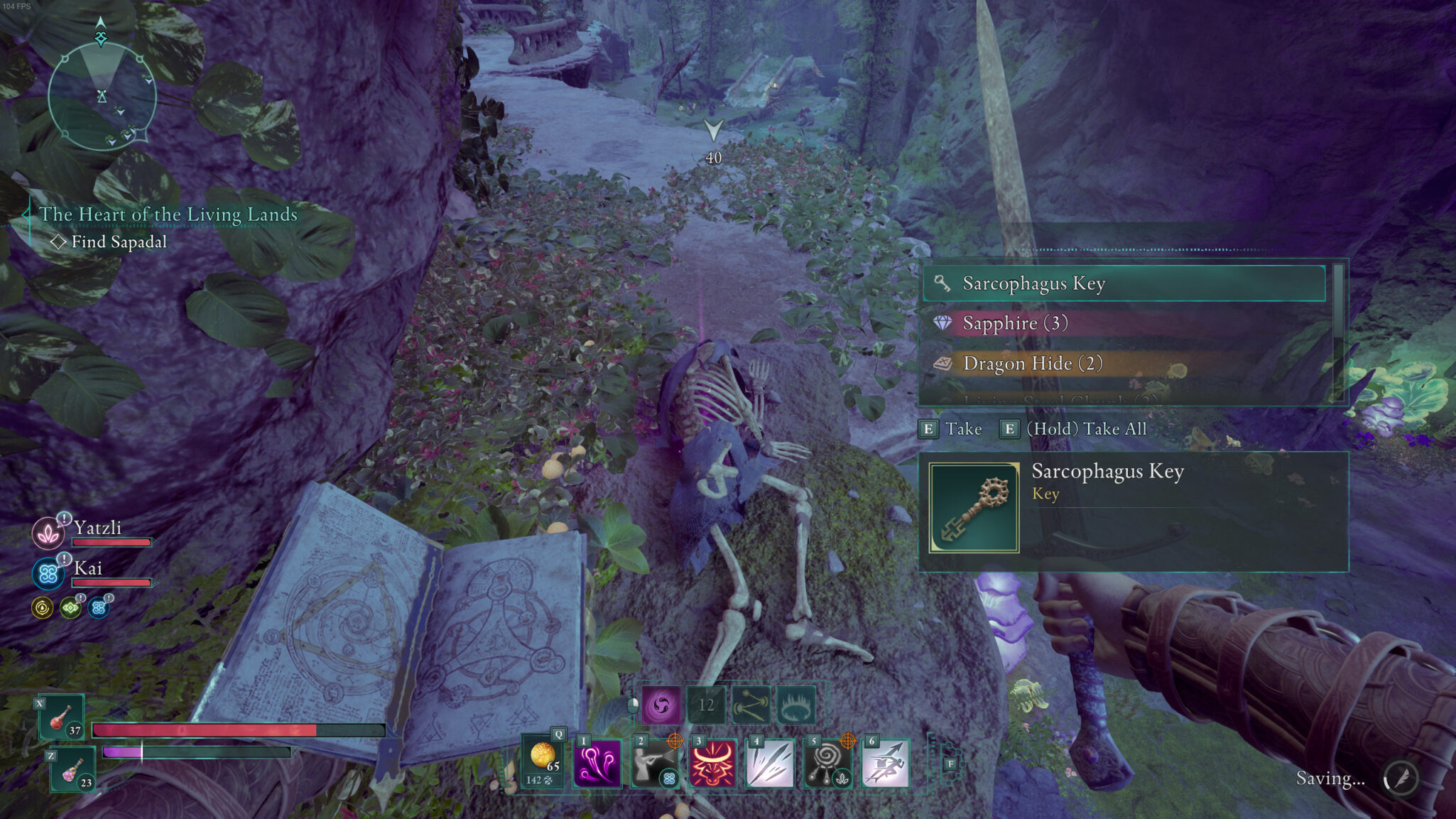This screenshot has width=1456, height=819.
Task: Select the Heart of the Living Lands quest tracker
Action: (x=168, y=215)
